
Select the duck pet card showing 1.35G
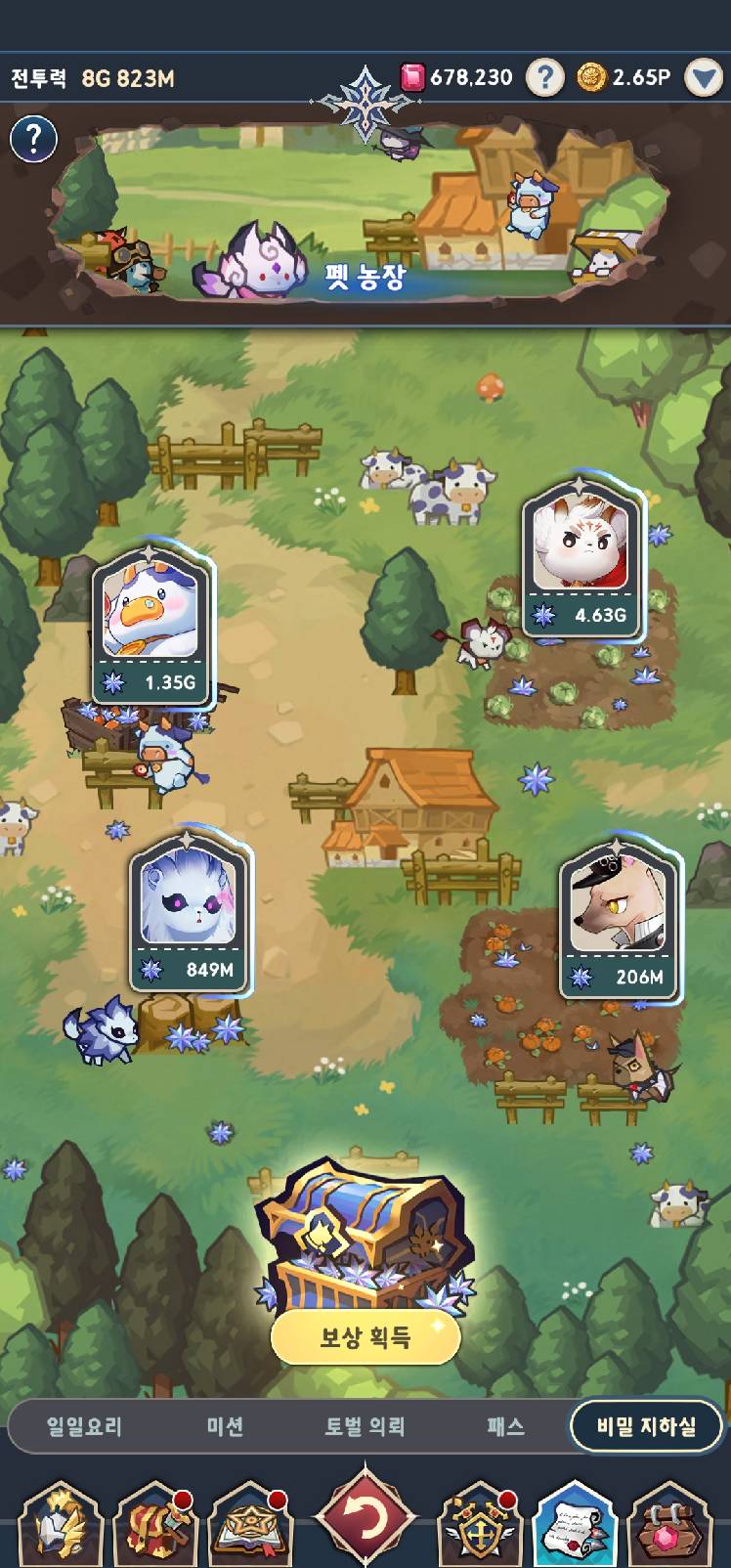pos(151,623)
